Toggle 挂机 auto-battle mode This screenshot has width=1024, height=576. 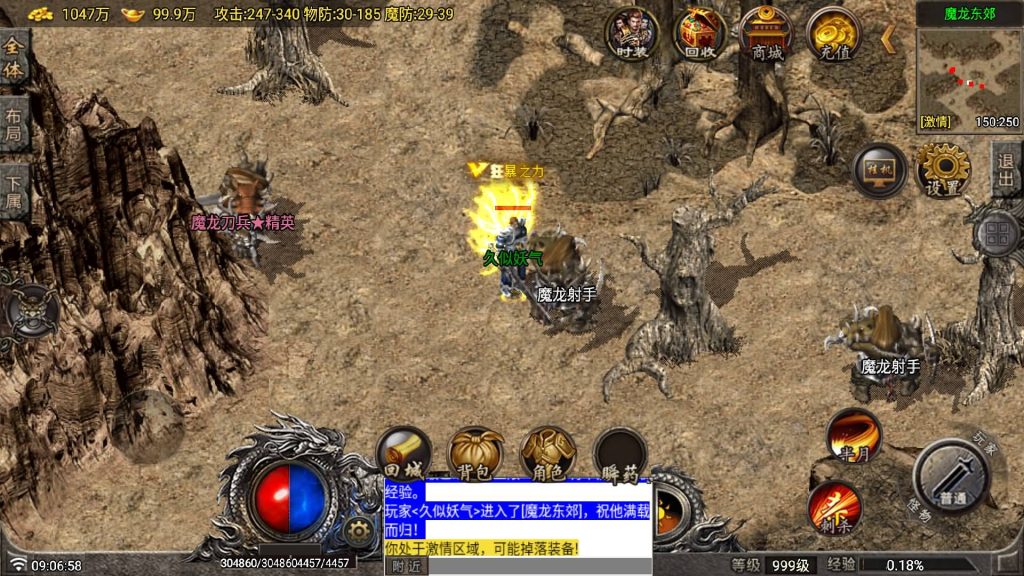(879, 170)
